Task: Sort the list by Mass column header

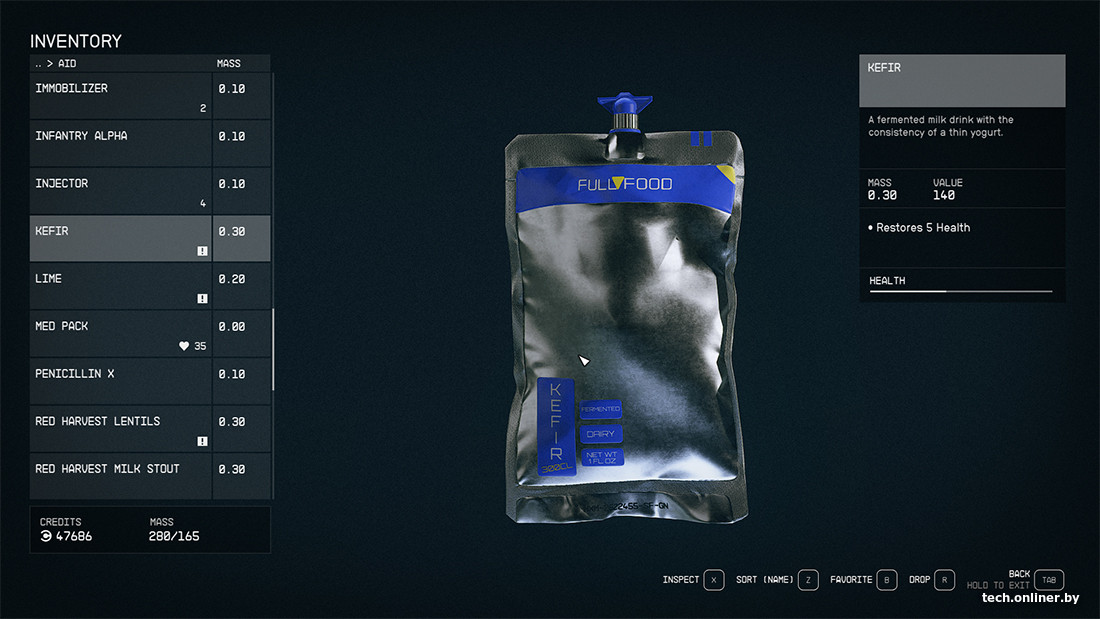Action: click(x=229, y=64)
